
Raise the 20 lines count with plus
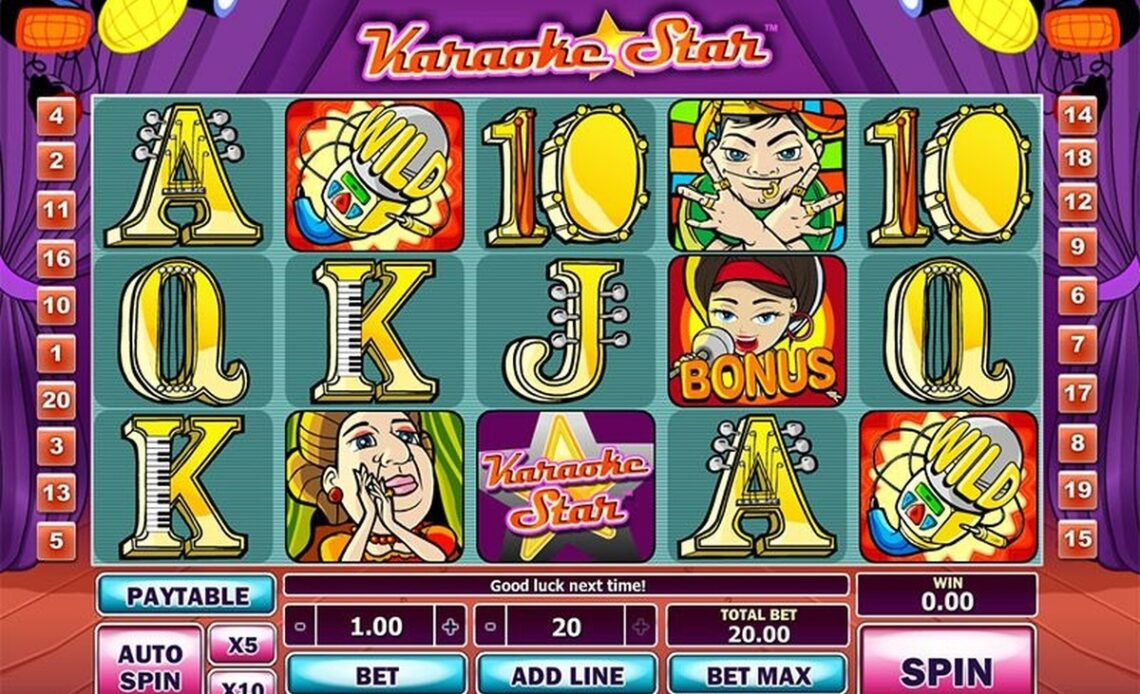[x=641, y=627]
